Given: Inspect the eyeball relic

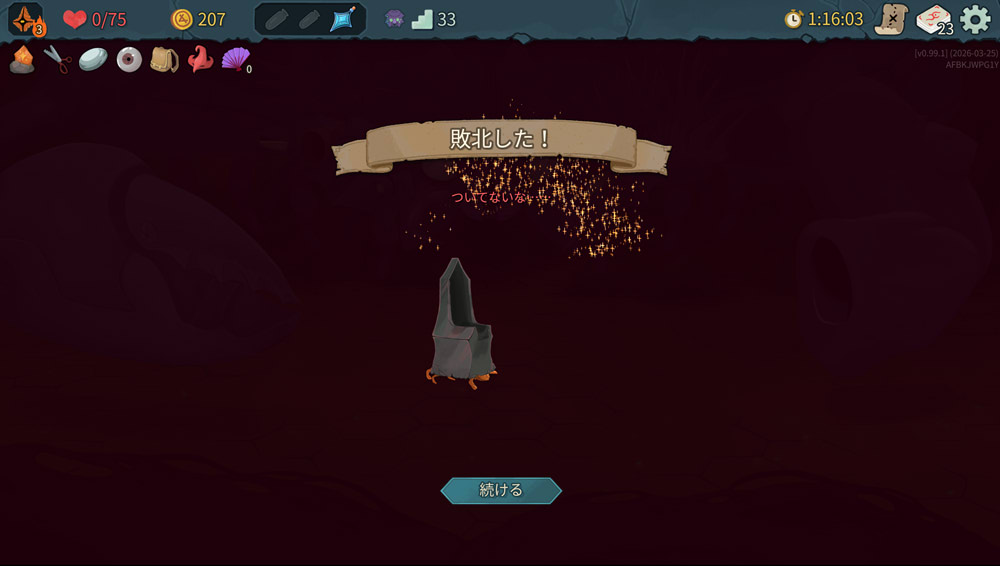Looking at the screenshot, I should [129, 60].
